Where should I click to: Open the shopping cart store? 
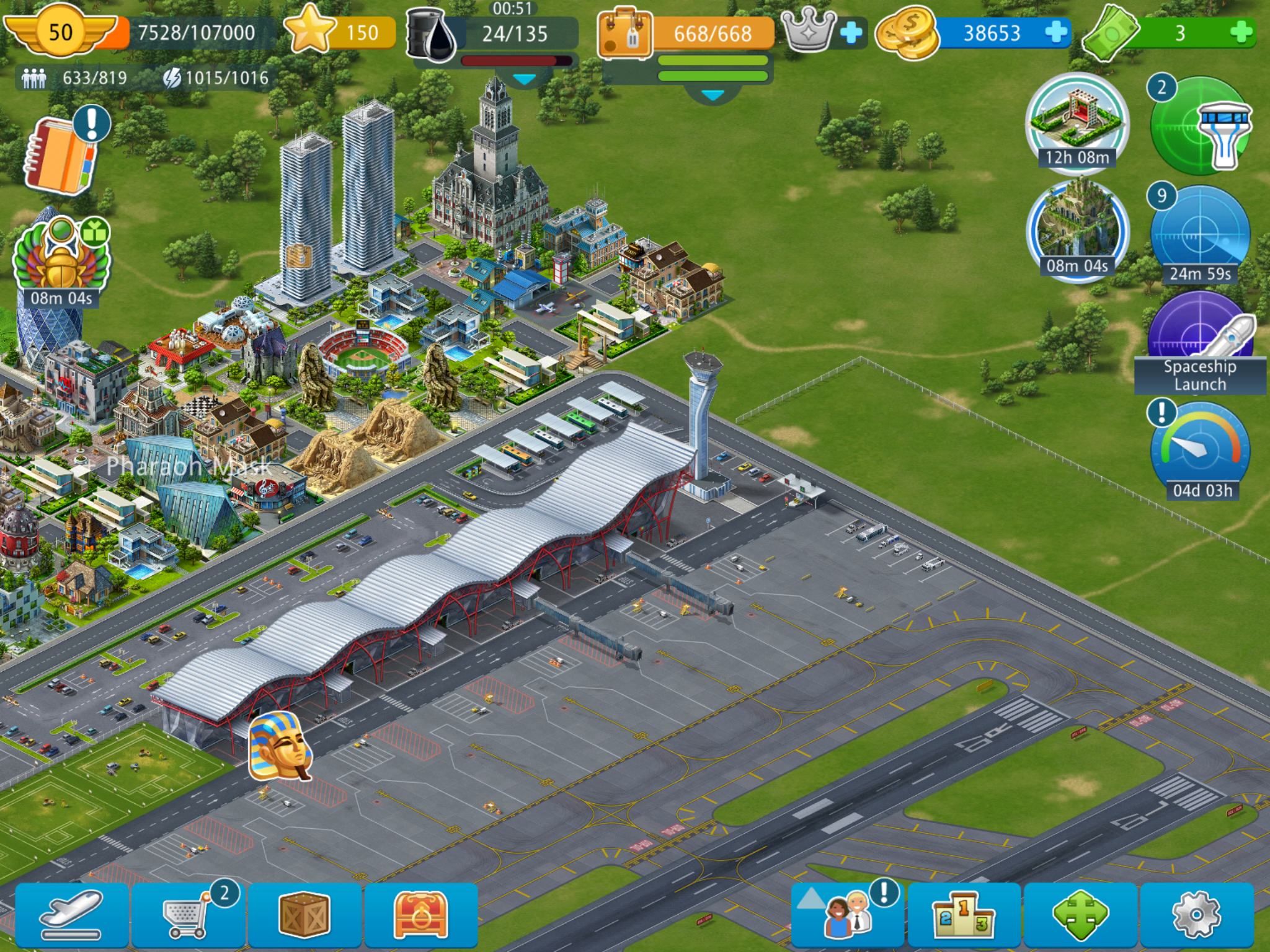pyautogui.click(x=189, y=915)
